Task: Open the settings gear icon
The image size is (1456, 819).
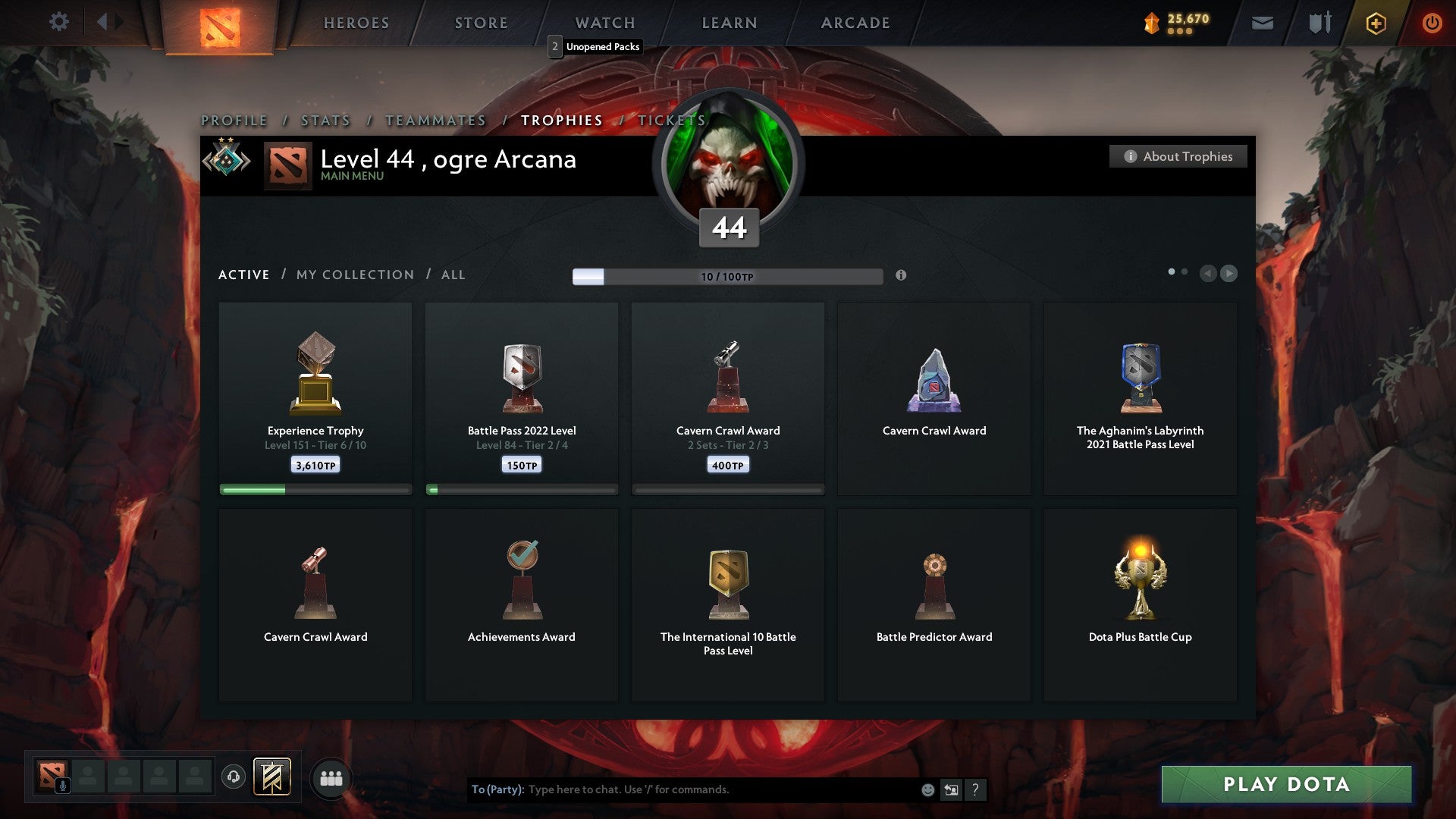Action: [58, 22]
